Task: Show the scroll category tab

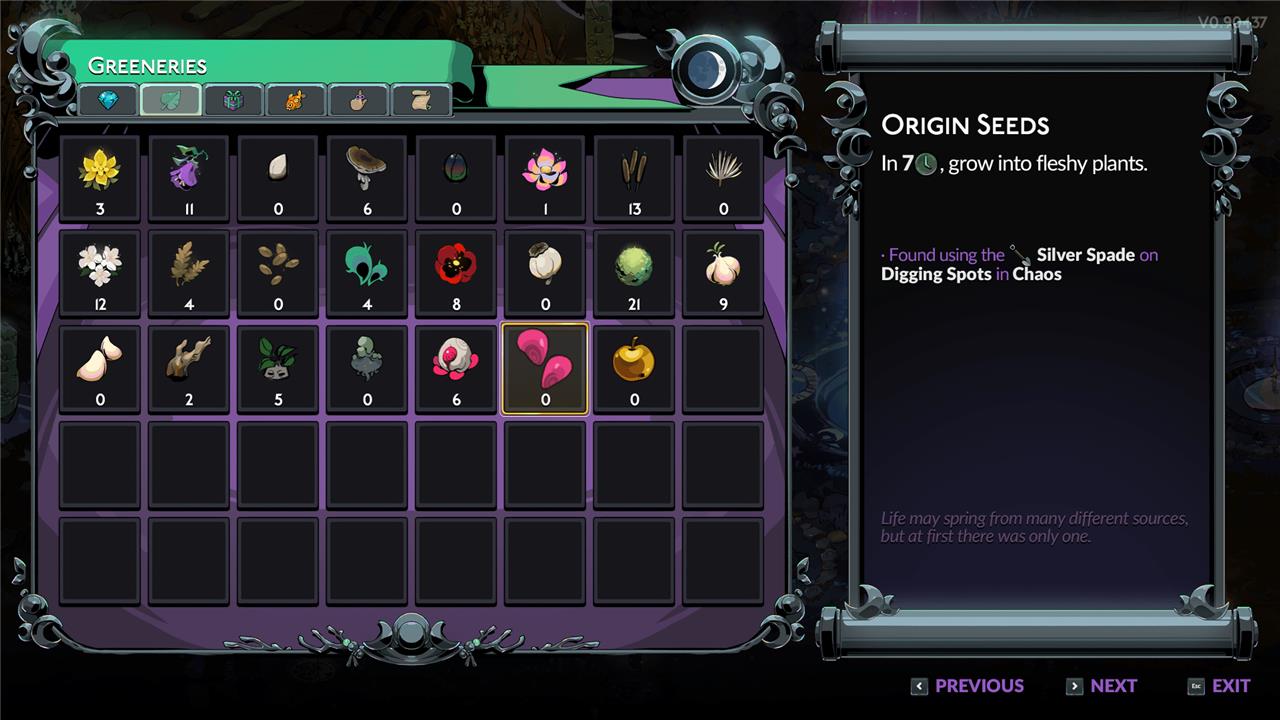Action: tap(420, 100)
